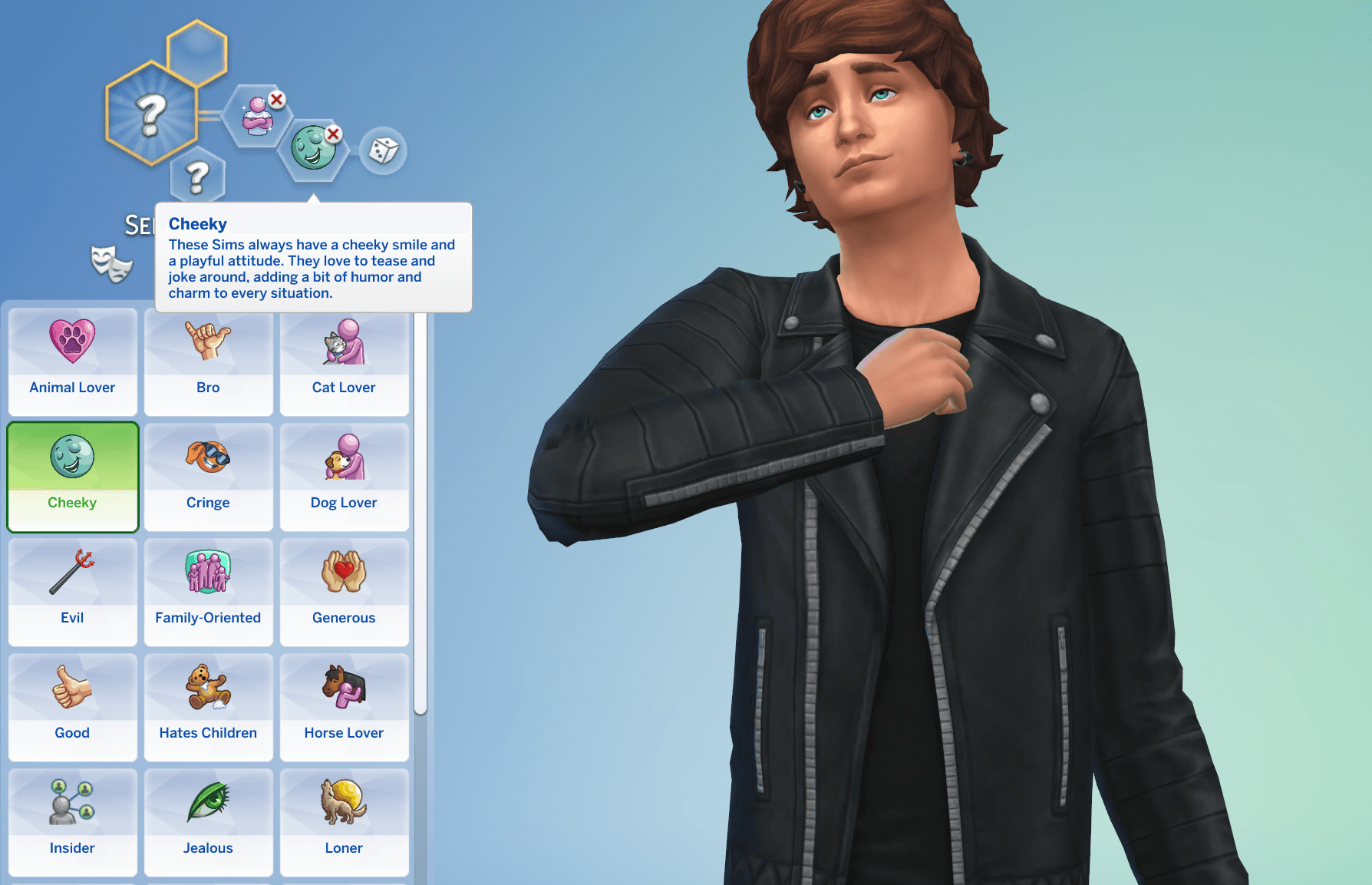The height and width of the screenshot is (885, 1372).
Task: Enable the Generous trait
Action: pos(344,591)
